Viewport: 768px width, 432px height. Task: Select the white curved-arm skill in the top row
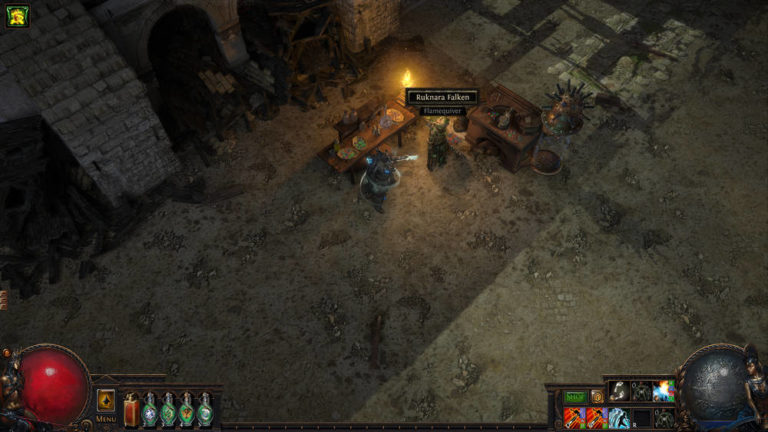tap(619, 391)
